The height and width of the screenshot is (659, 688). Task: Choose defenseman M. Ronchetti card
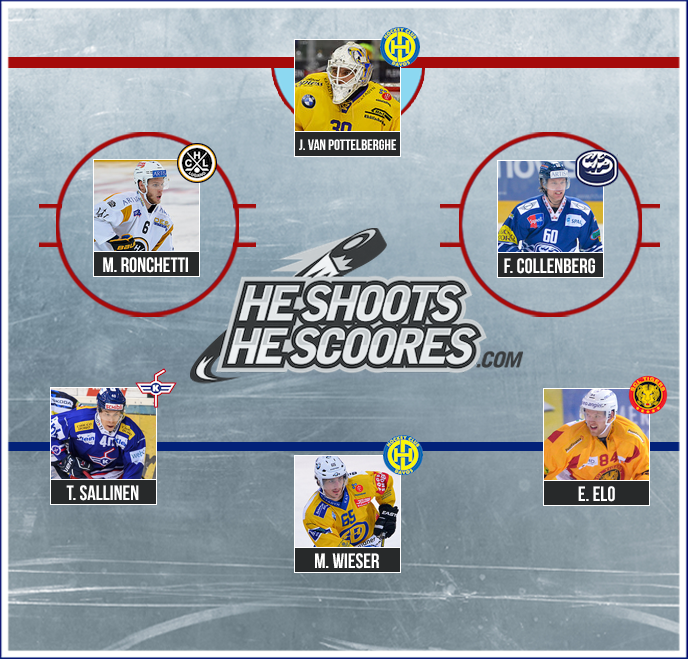point(146,217)
